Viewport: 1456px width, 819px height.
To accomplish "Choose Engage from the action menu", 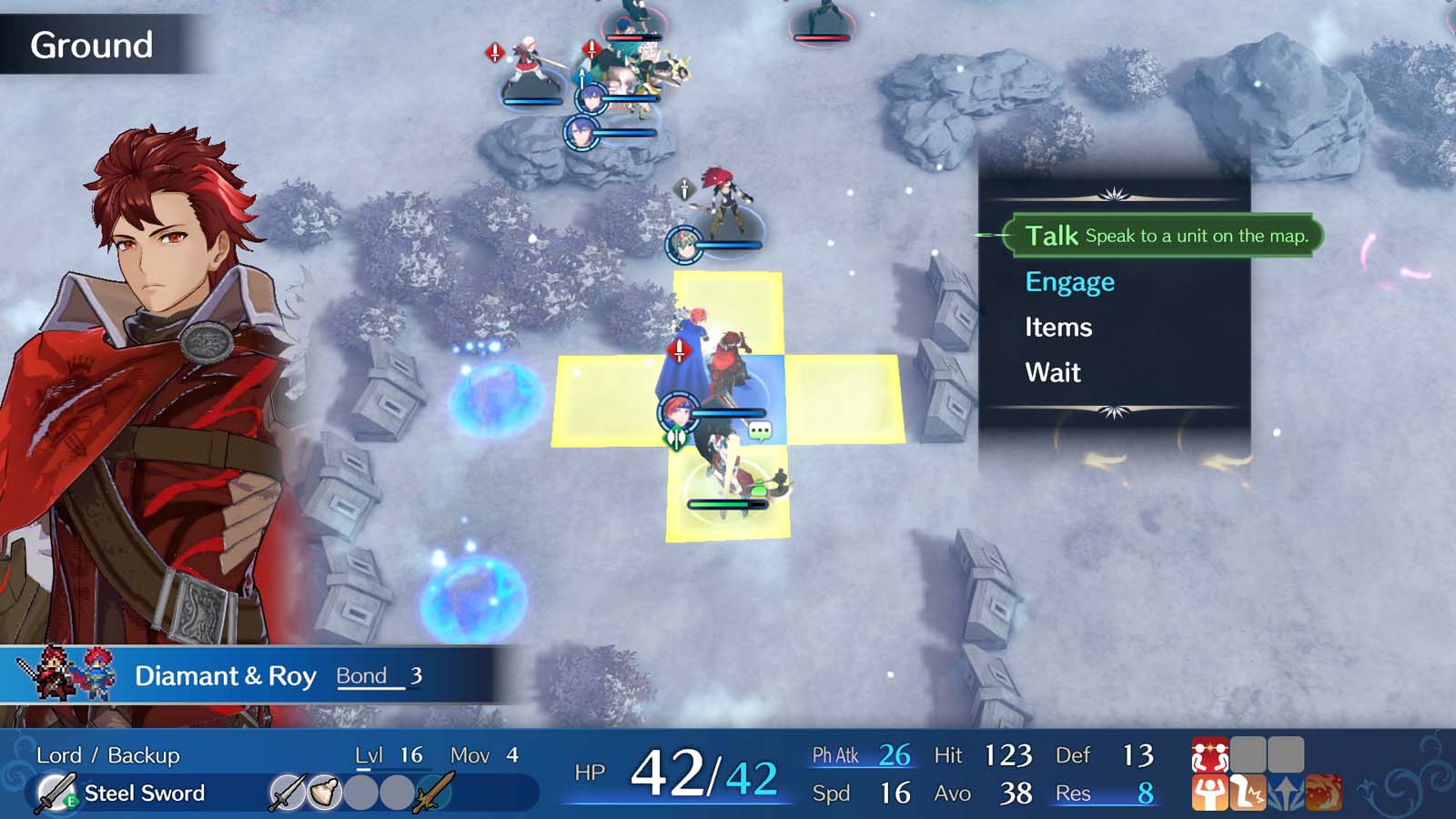I will click(1069, 281).
